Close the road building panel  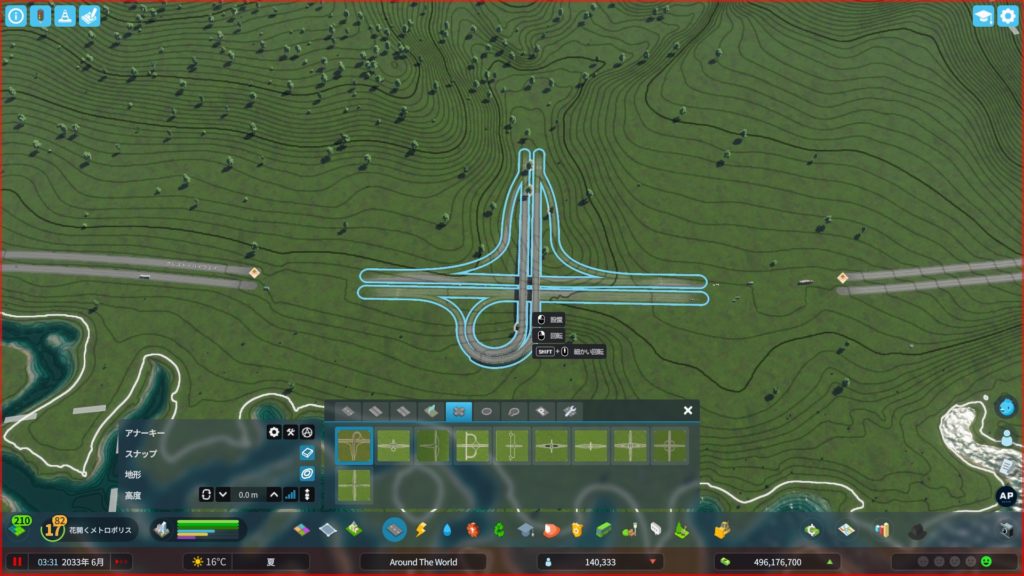point(688,410)
